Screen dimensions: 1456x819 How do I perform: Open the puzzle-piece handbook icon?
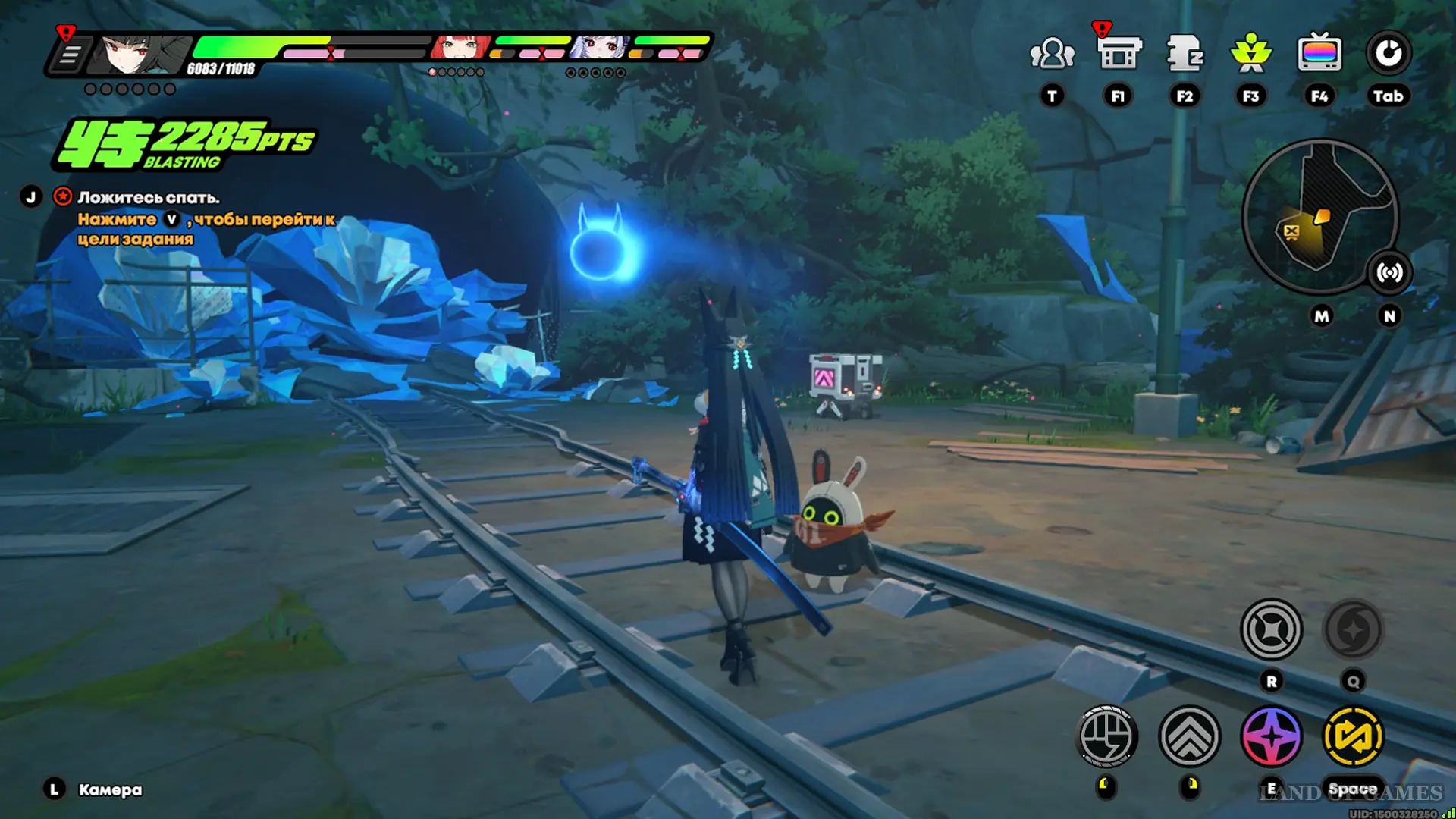tap(1185, 54)
